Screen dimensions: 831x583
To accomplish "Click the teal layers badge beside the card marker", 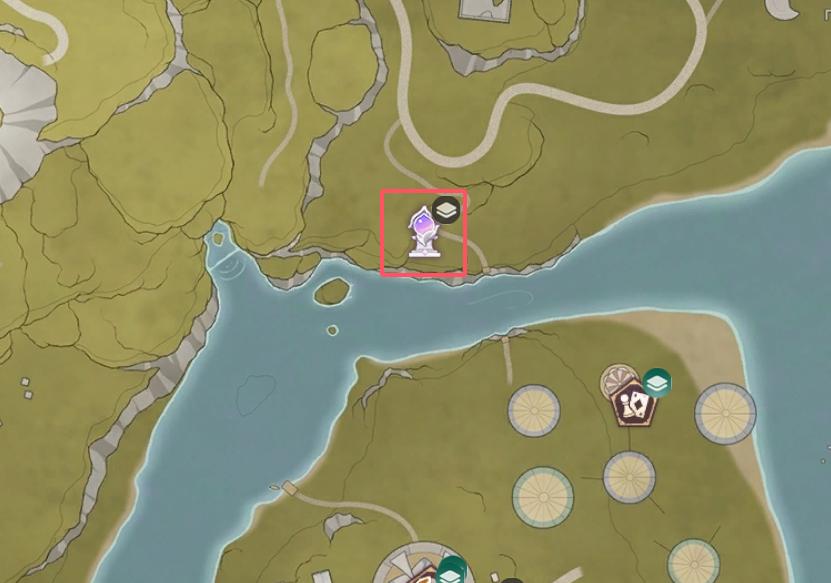I will [x=656, y=382].
